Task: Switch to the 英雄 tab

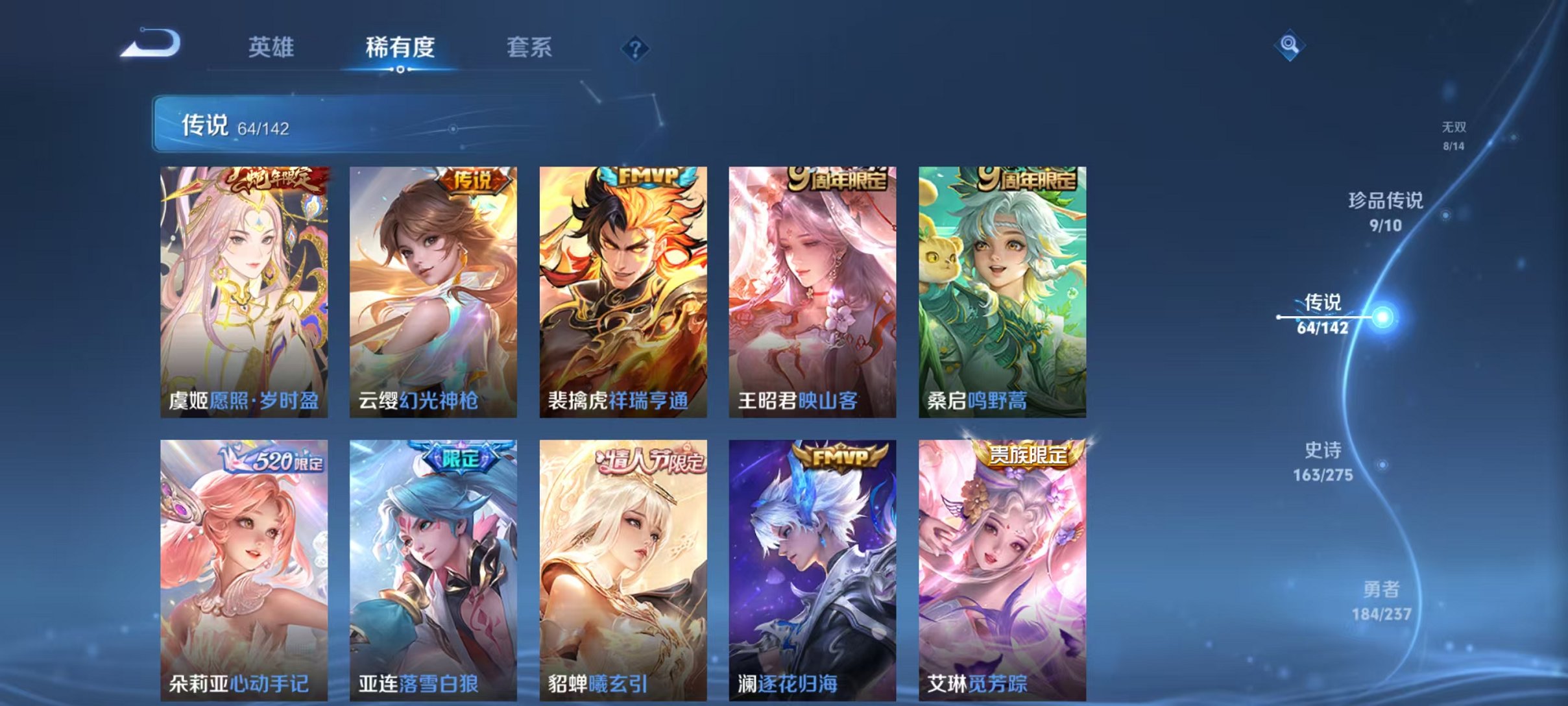Action: pos(272,47)
